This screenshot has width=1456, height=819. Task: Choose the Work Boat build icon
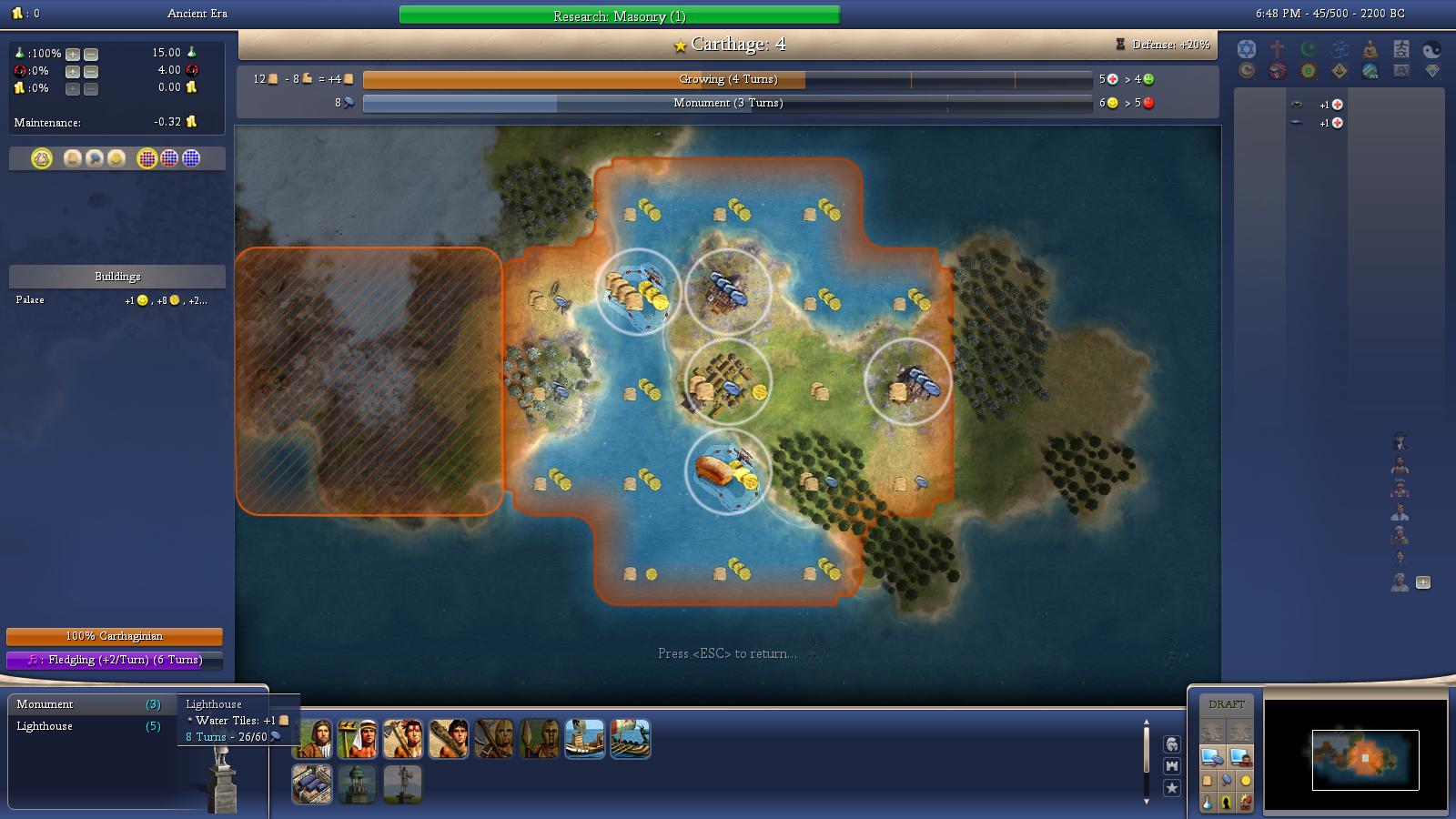pos(584,739)
